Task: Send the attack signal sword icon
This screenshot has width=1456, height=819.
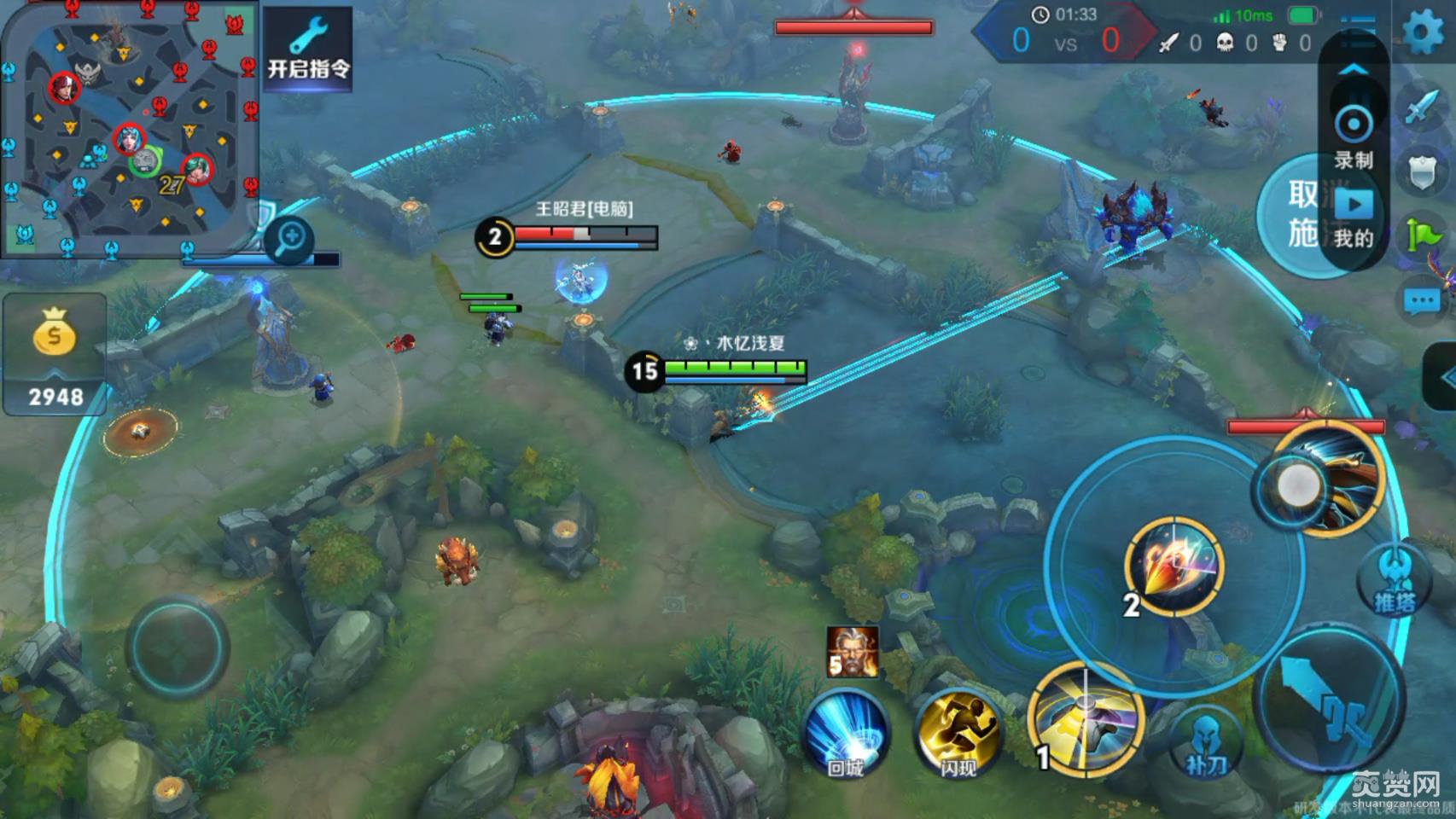Action: pyautogui.click(x=1422, y=107)
